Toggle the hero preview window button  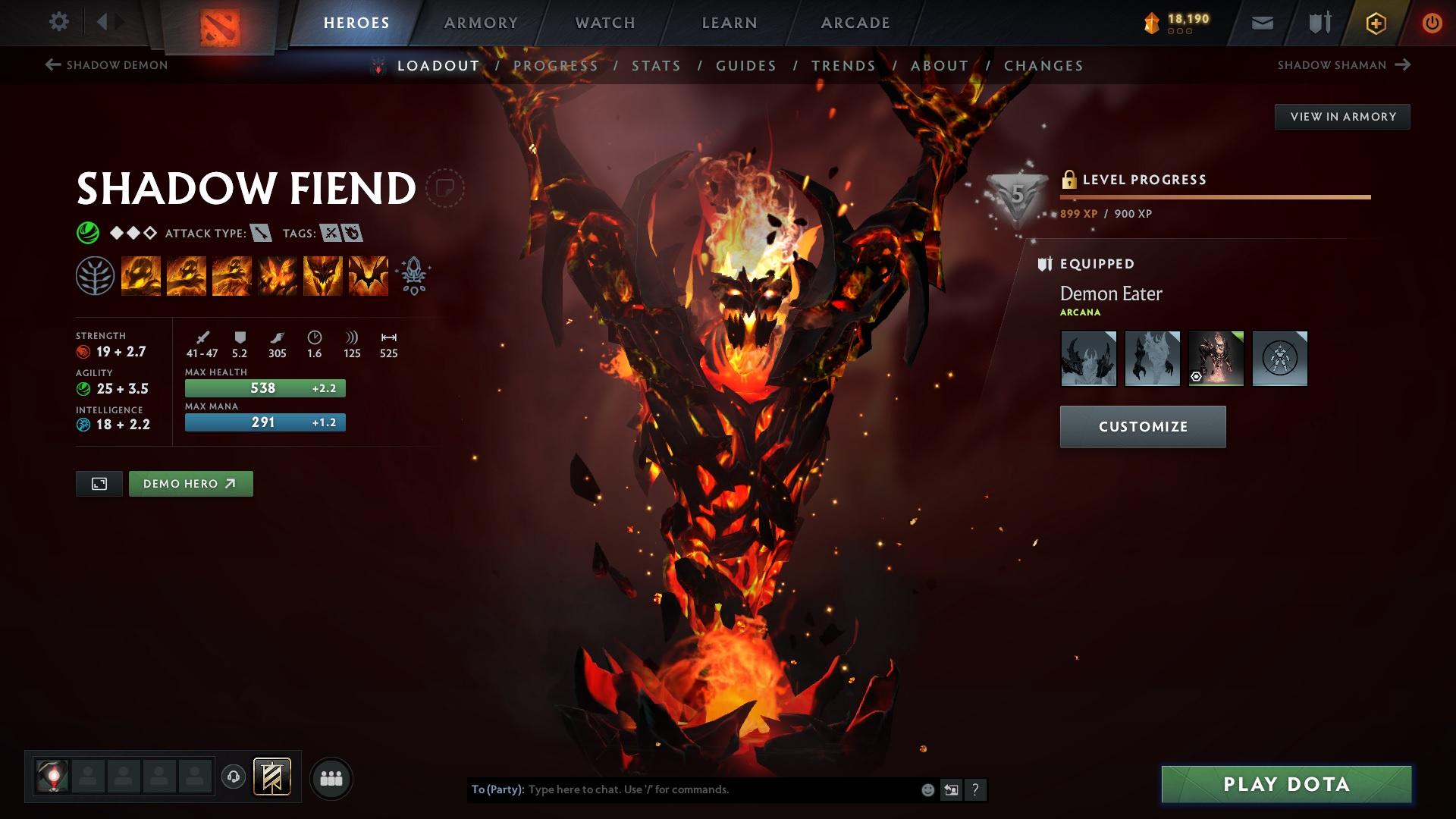(x=99, y=483)
